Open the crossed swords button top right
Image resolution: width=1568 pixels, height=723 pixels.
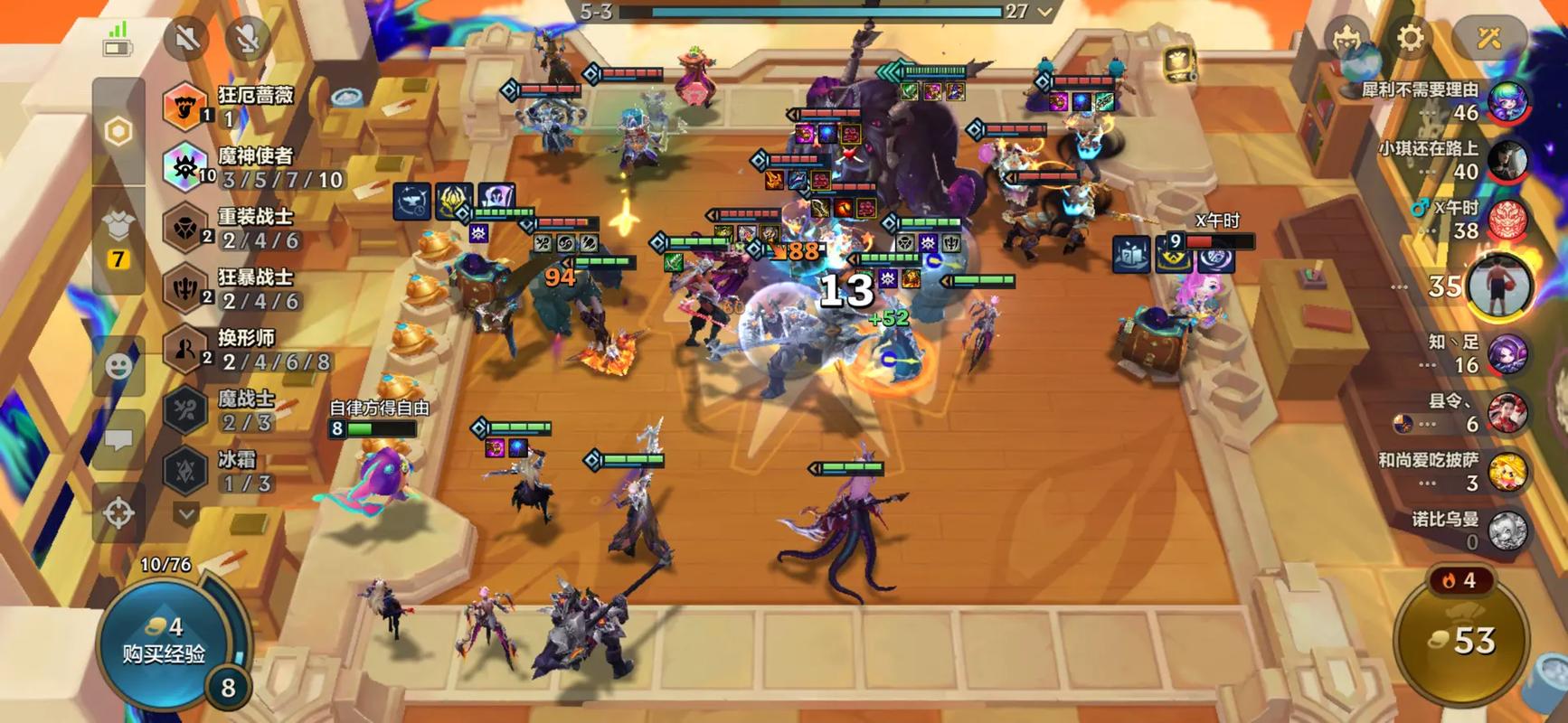coord(1488,38)
